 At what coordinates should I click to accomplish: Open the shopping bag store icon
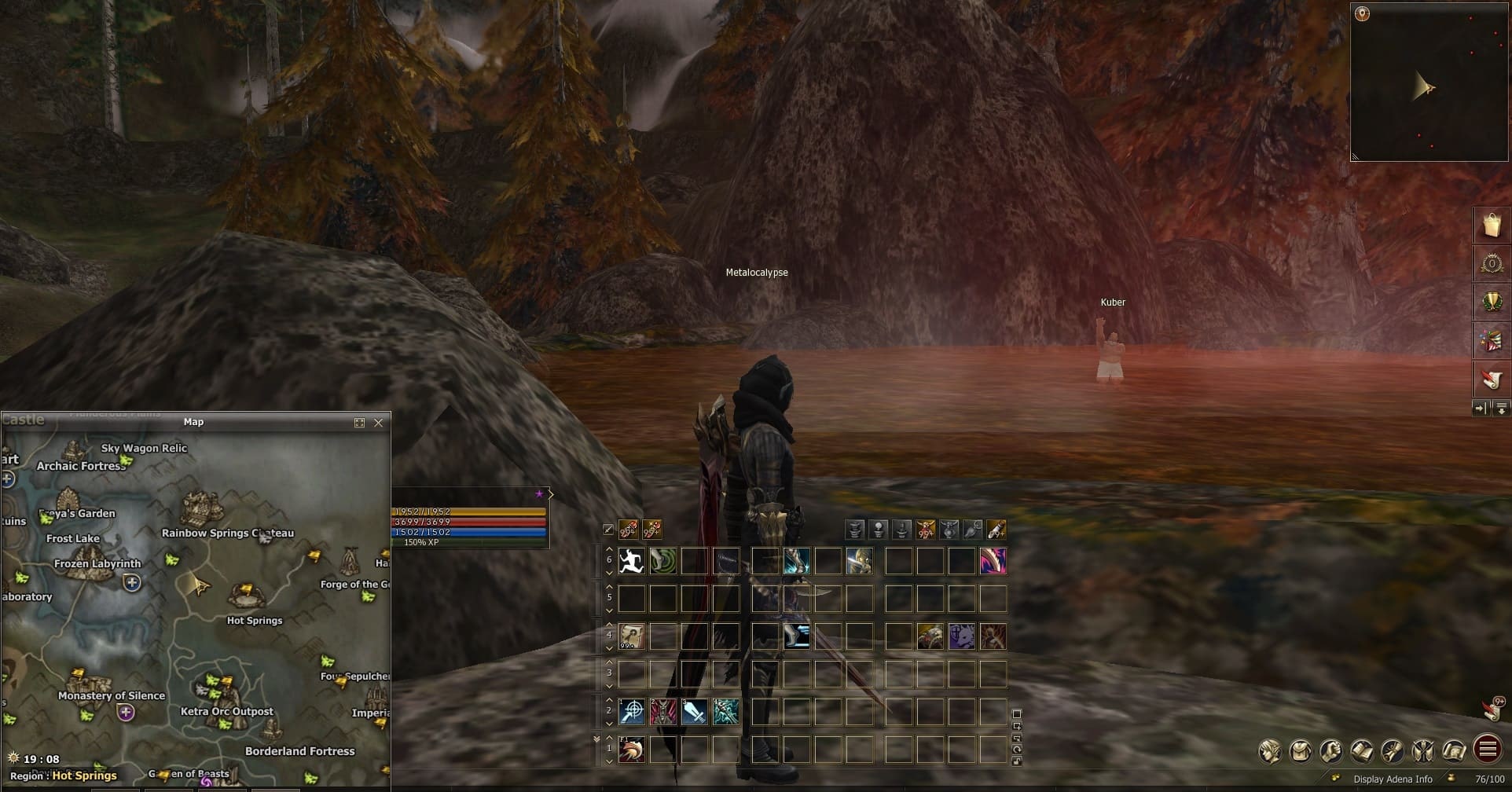pos(1491,225)
